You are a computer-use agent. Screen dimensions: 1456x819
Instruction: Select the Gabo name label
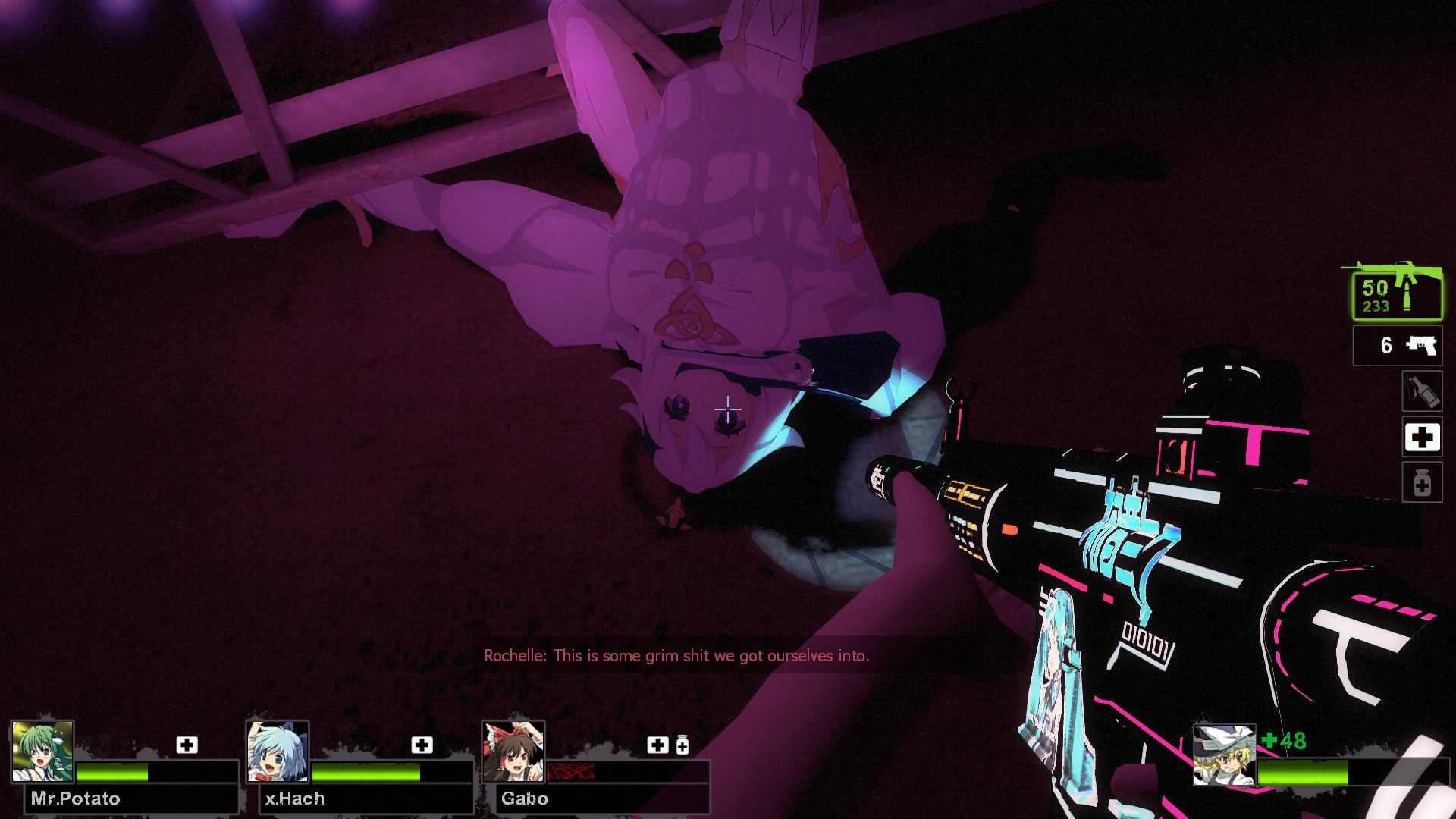[x=525, y=799]
